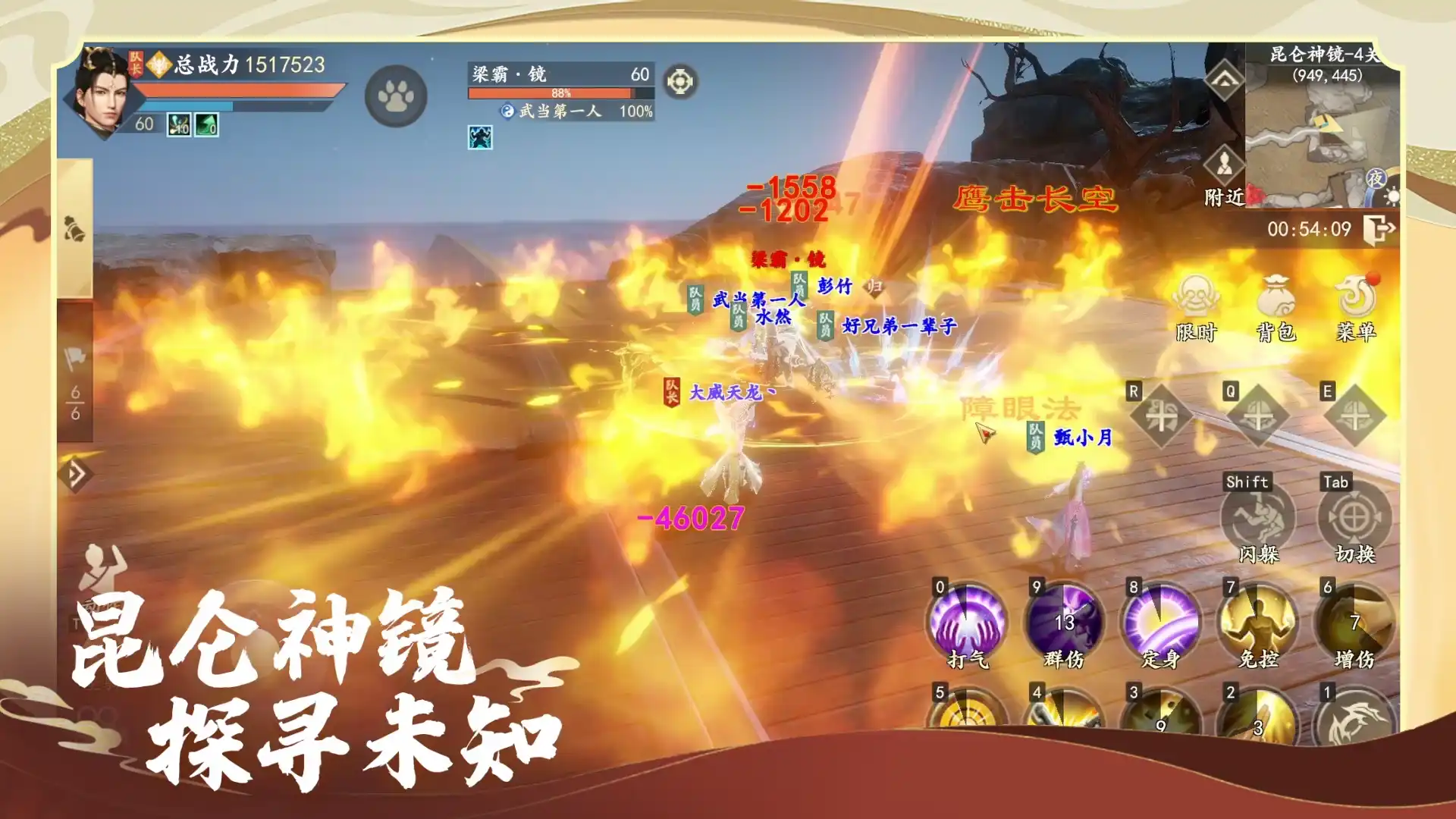Click the 切换 target switch button
Screen dimensions: 1456x819
[1355, 519]
